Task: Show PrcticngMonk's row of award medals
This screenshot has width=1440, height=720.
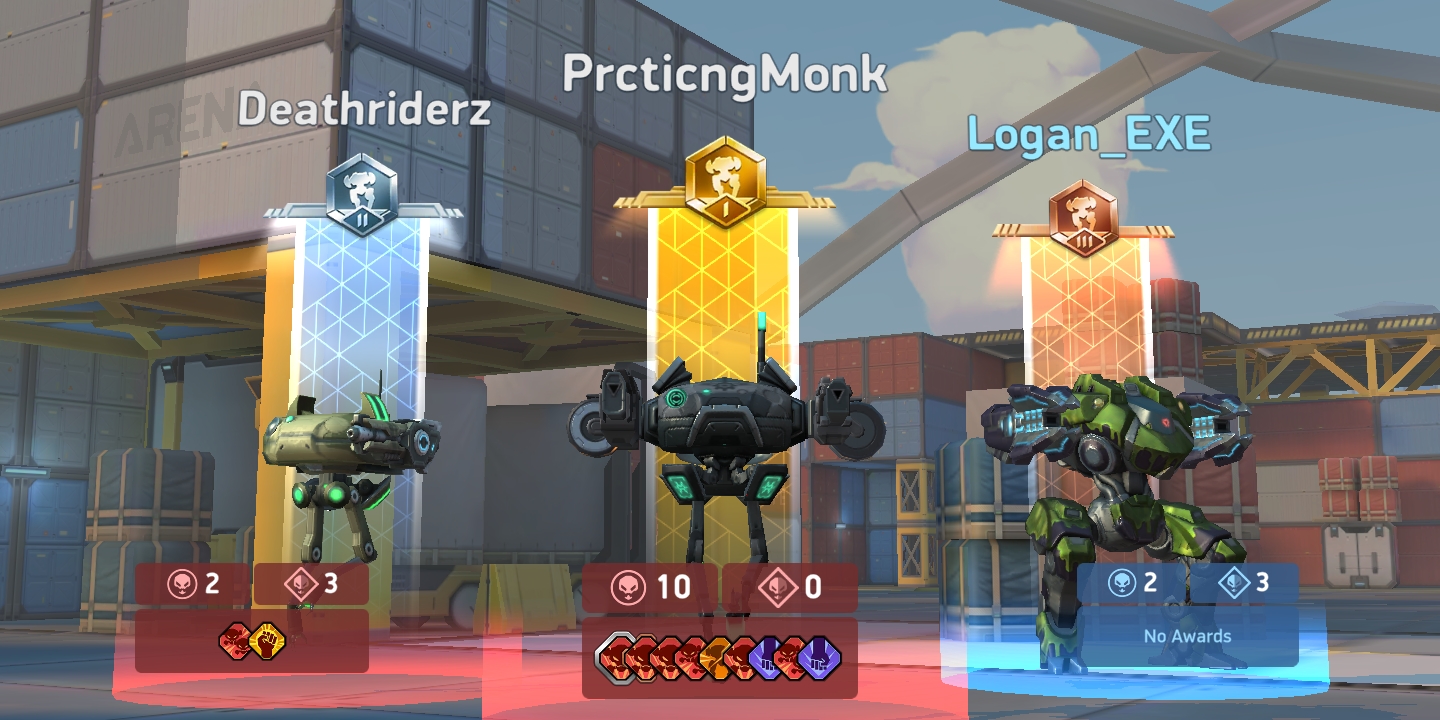Action: coord(719,658)
